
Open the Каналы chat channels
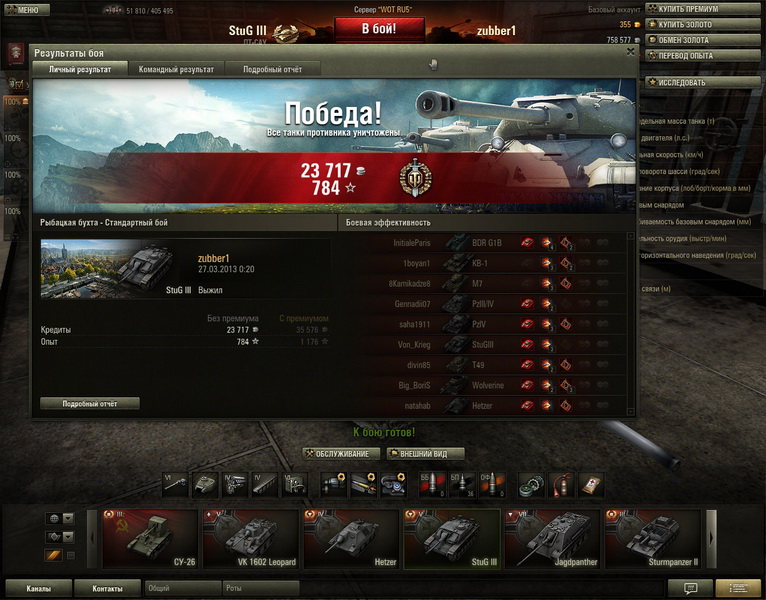tap(39, 589)
